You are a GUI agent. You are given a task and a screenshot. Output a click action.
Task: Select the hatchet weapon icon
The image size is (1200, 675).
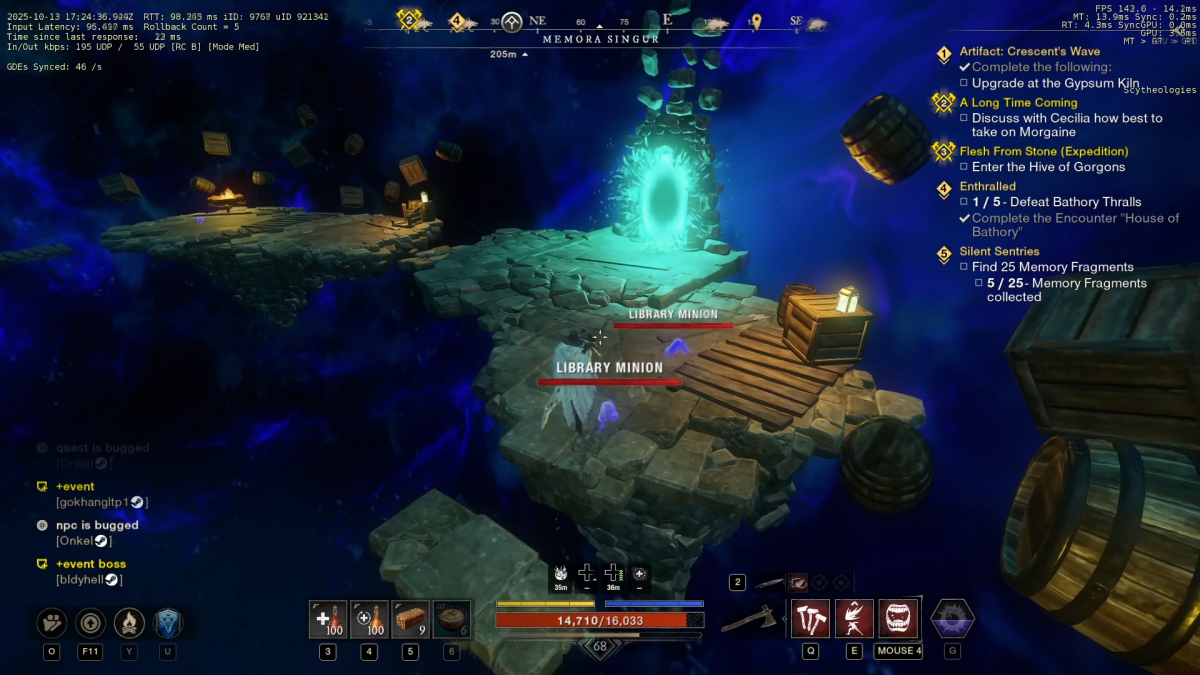pos(749,620)
